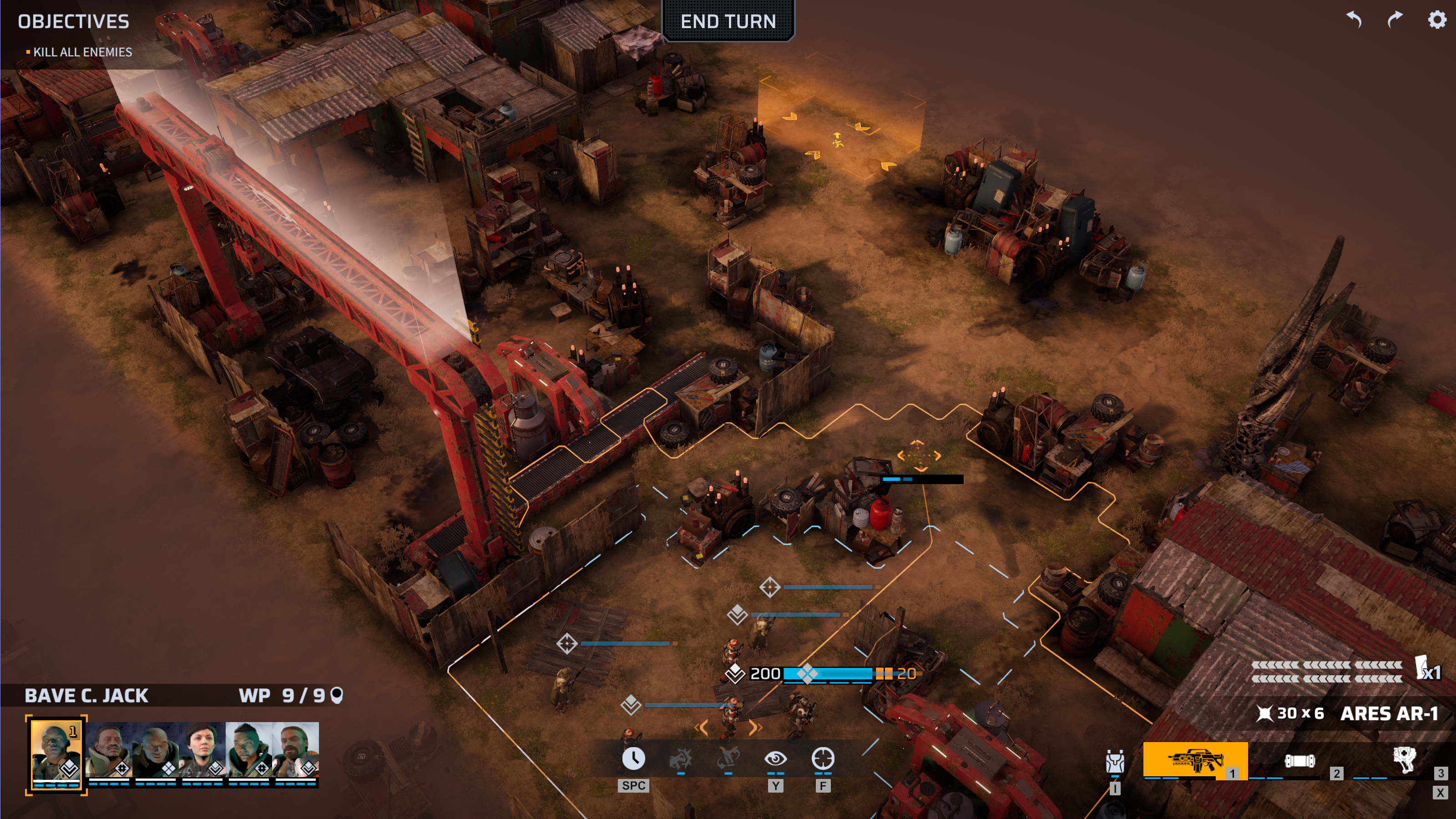Activate the clock ability icon
The height and width of the screenshot is (819, 1456).
click(633, 759)
